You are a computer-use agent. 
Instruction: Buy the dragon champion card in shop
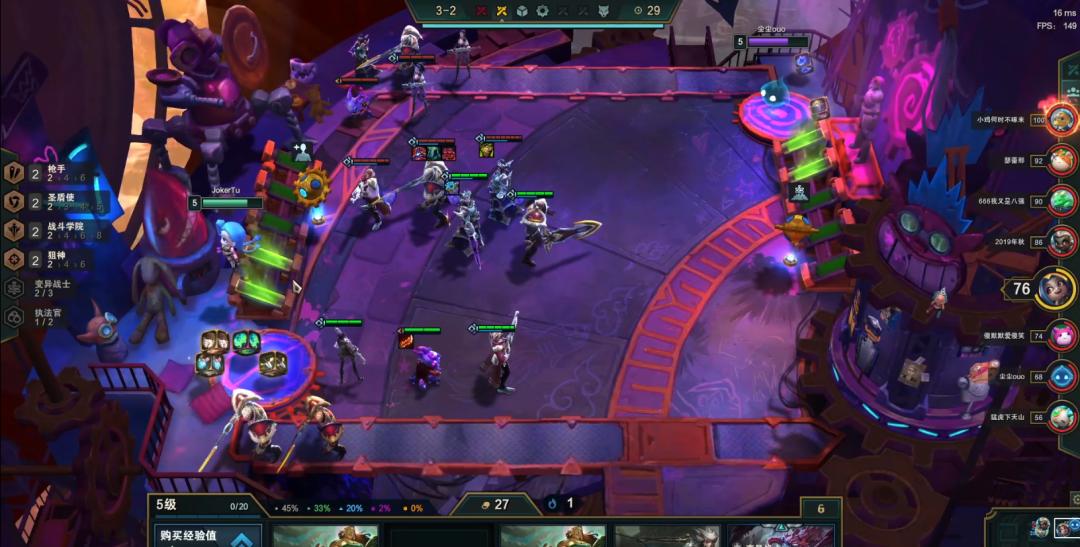[781, 536]
